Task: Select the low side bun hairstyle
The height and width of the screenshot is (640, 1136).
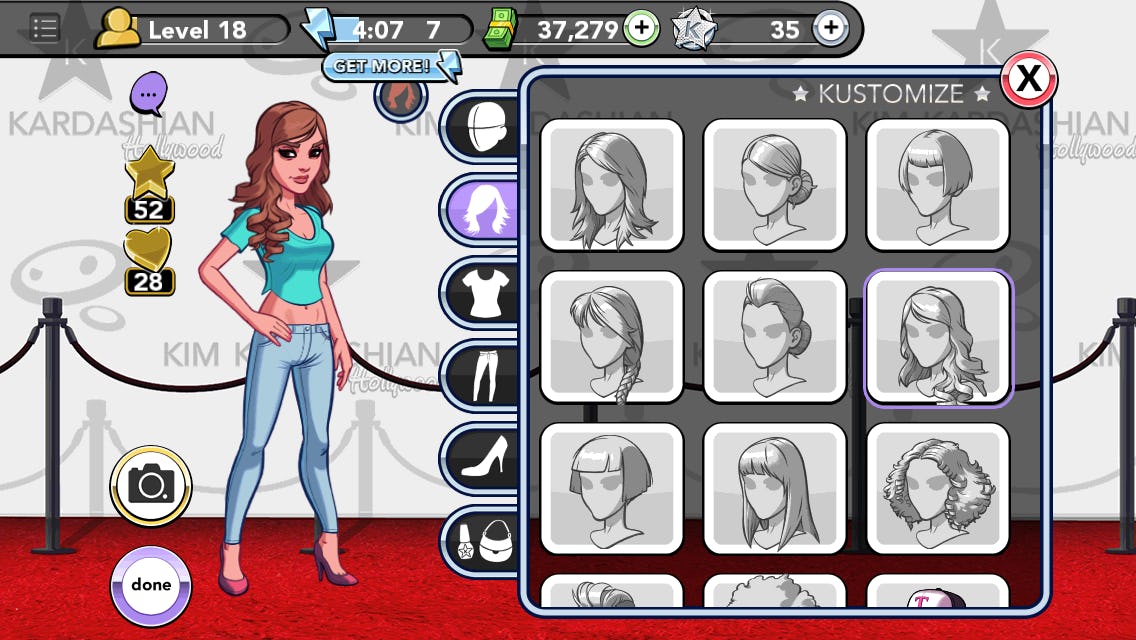Action: point(774,184)
